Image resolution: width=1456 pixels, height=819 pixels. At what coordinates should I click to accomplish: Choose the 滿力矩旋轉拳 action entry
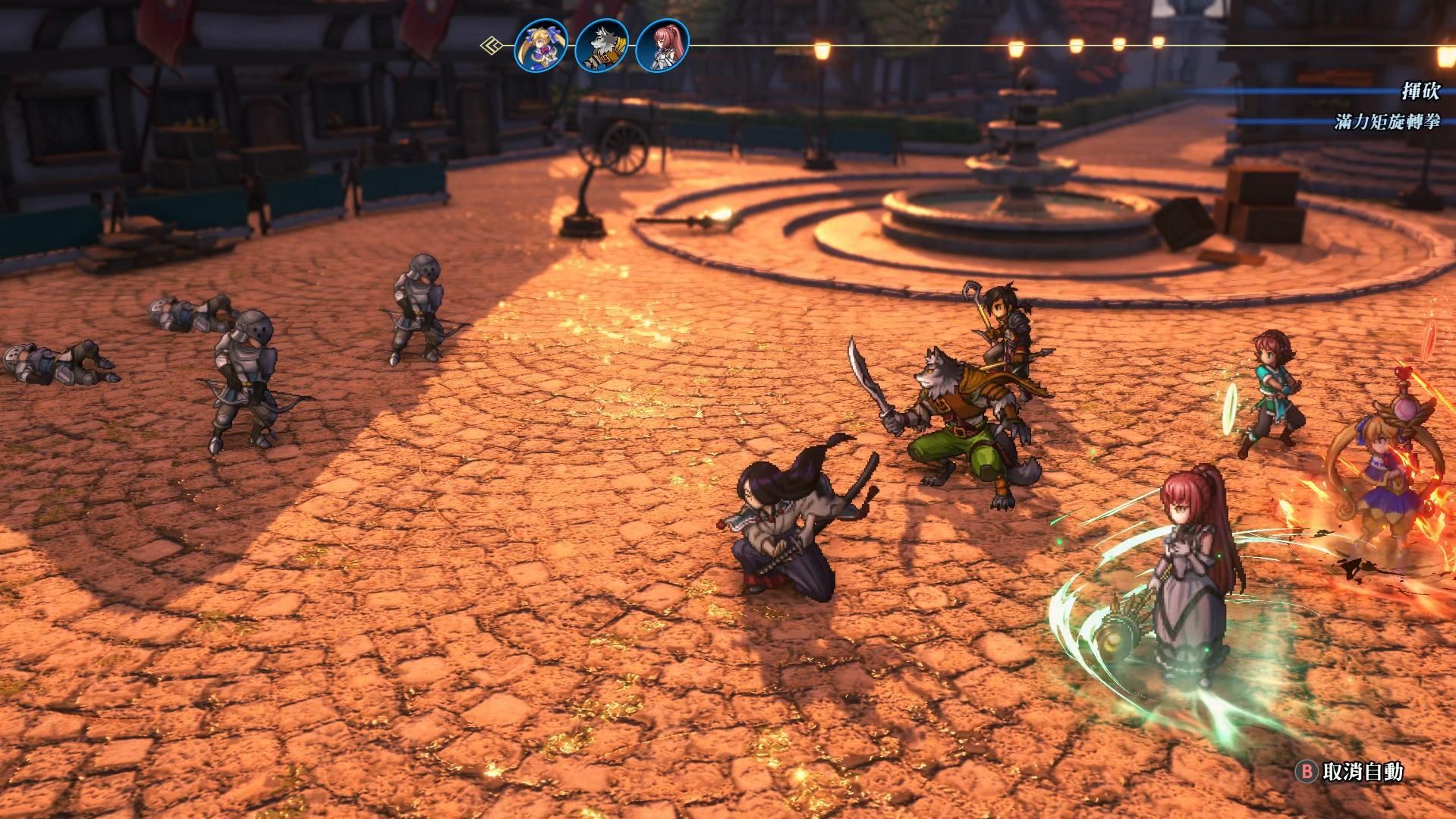point(1387,121)
